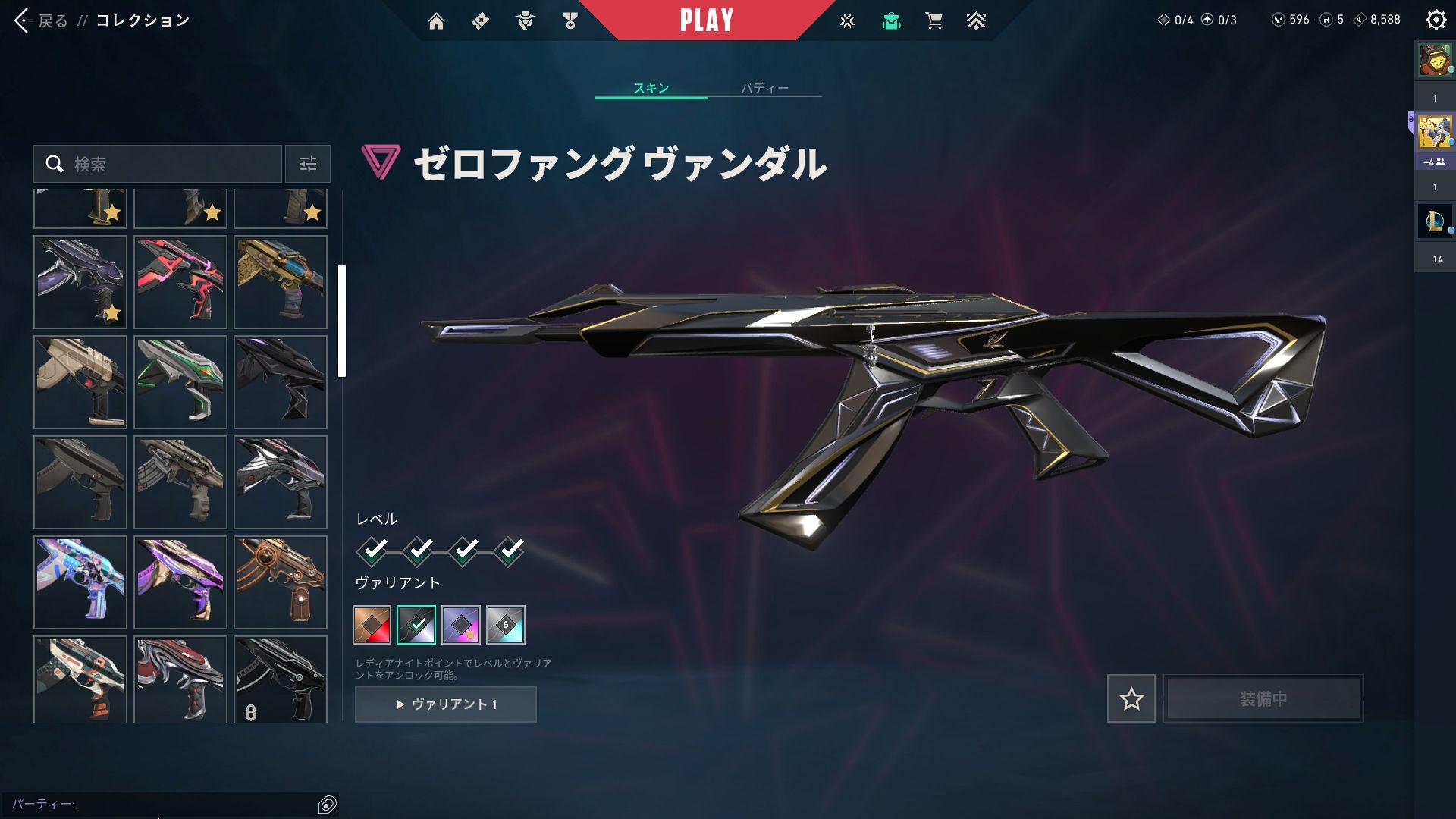Open the battle pass icon in top bar

pyautogui.click(x=480, y=21)
